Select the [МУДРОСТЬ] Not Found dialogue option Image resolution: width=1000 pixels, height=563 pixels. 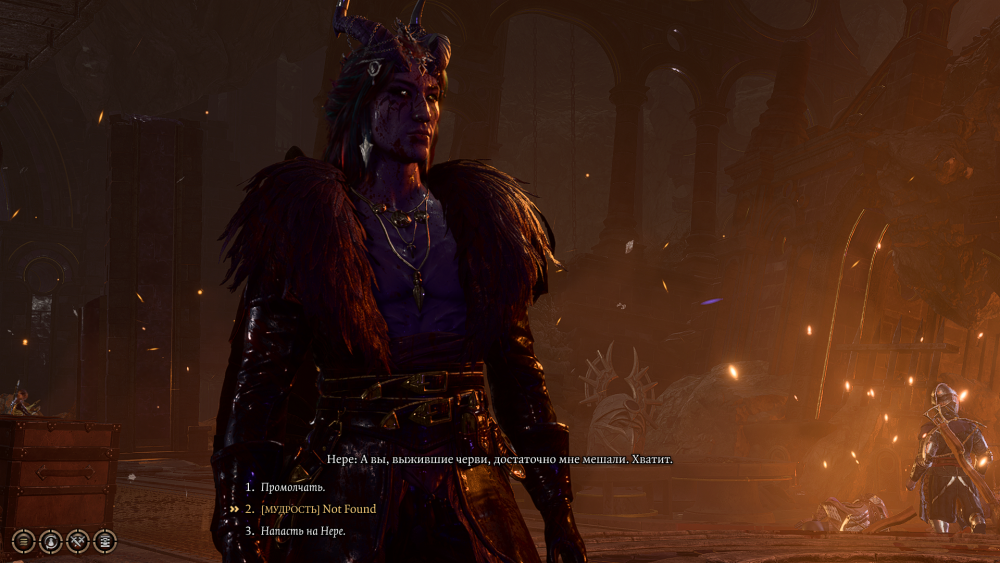[318, 509]
